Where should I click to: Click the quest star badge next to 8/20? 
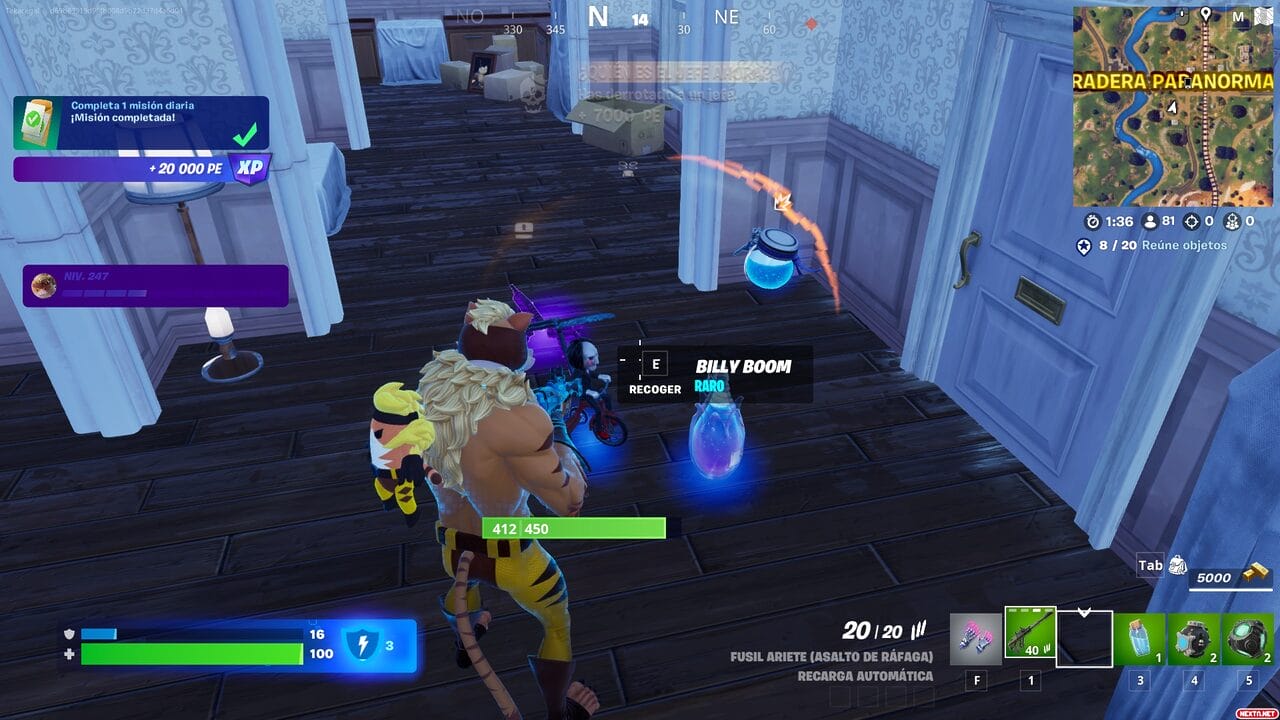coord(1084,245)
